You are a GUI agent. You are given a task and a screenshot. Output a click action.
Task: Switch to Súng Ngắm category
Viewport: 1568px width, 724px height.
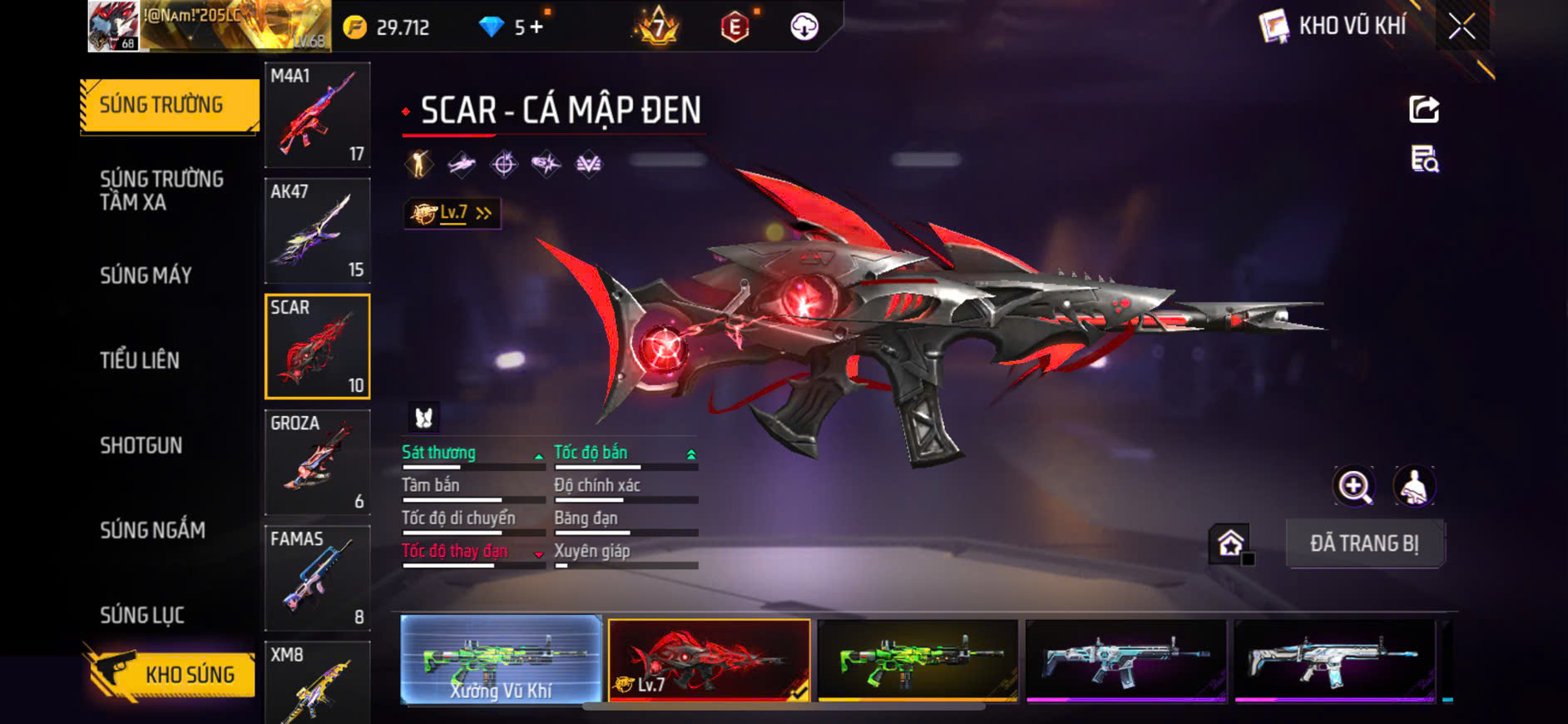tap(152, 530)
